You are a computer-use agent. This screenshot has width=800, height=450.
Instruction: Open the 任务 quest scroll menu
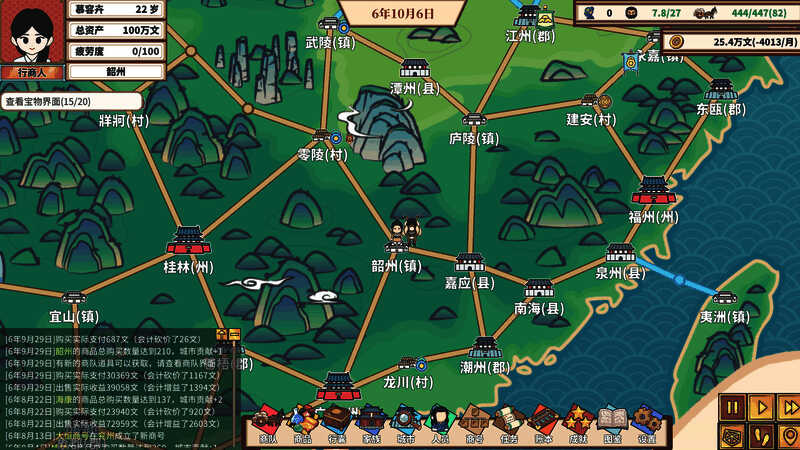(509, 423)
